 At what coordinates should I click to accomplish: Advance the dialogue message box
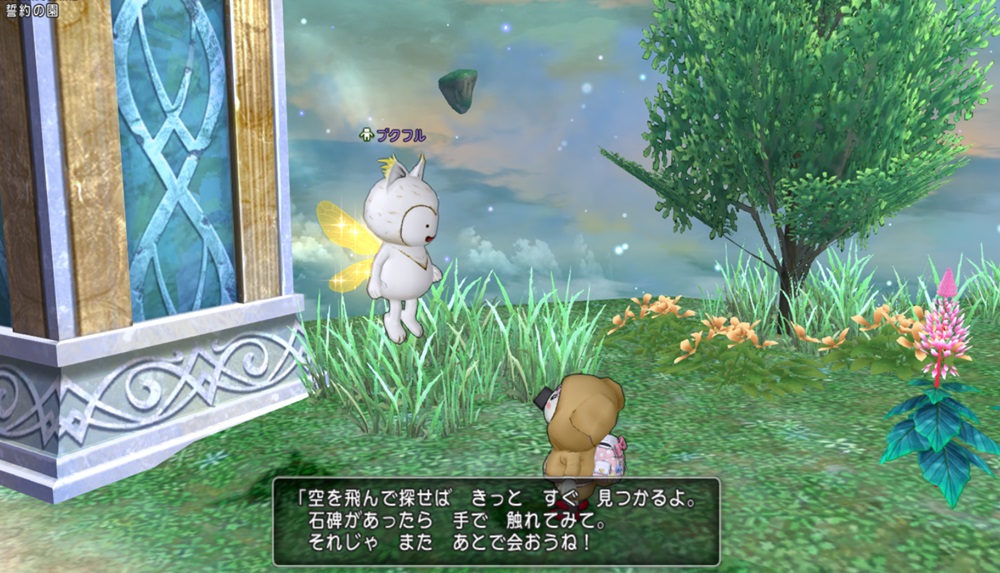(x=496, y=521)
